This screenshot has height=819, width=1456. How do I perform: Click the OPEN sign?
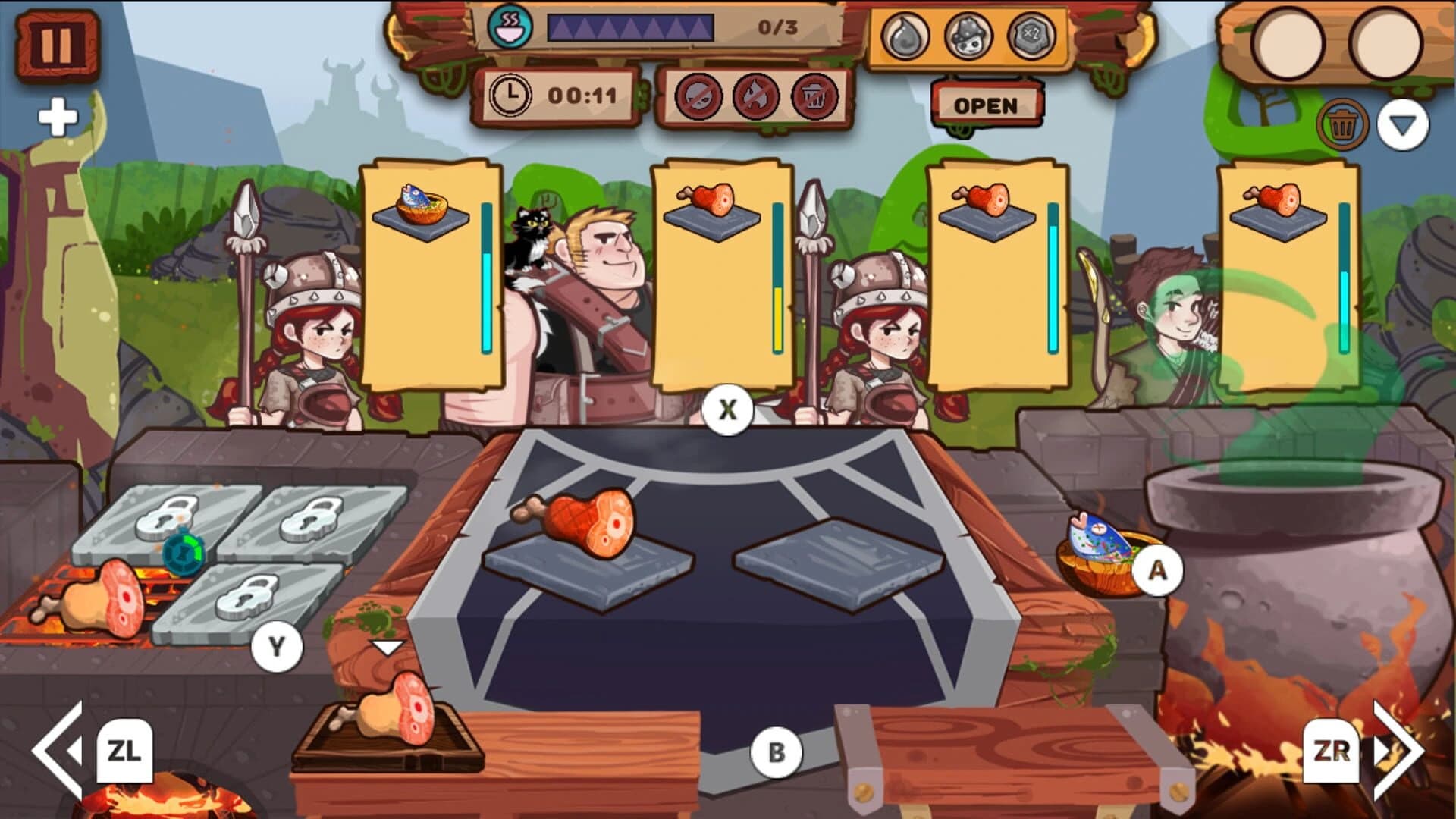(x=986, y=105)
